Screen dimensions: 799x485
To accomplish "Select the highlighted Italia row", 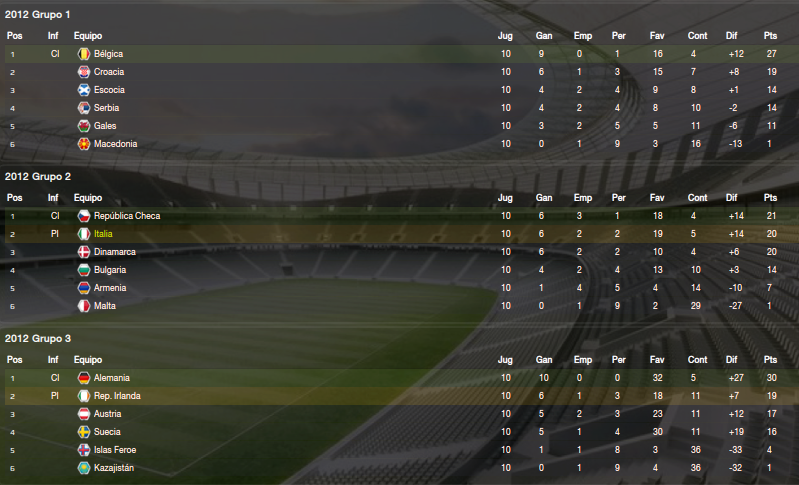I will (104, 234).
